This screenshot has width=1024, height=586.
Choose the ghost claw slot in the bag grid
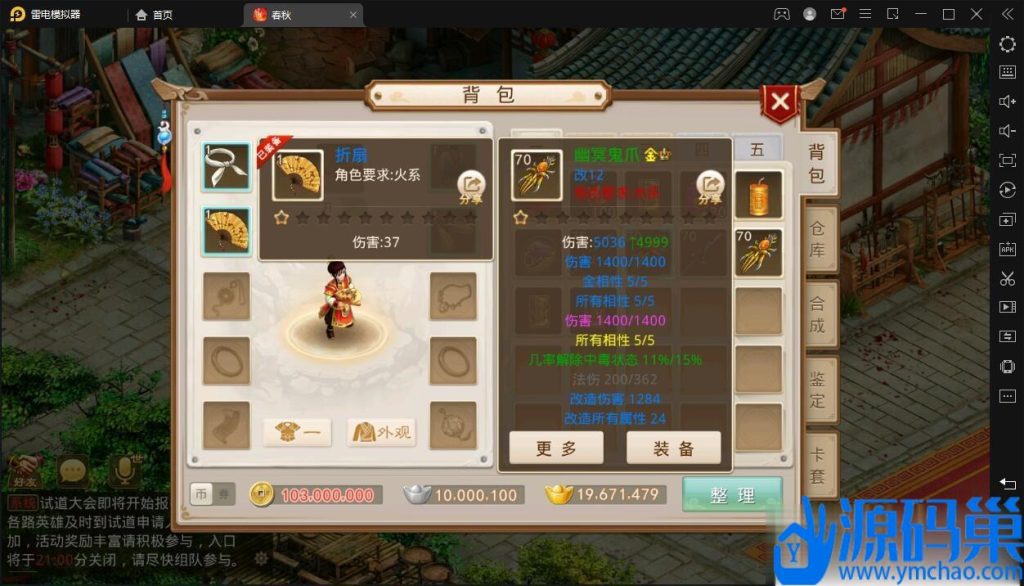click(758, 252)
